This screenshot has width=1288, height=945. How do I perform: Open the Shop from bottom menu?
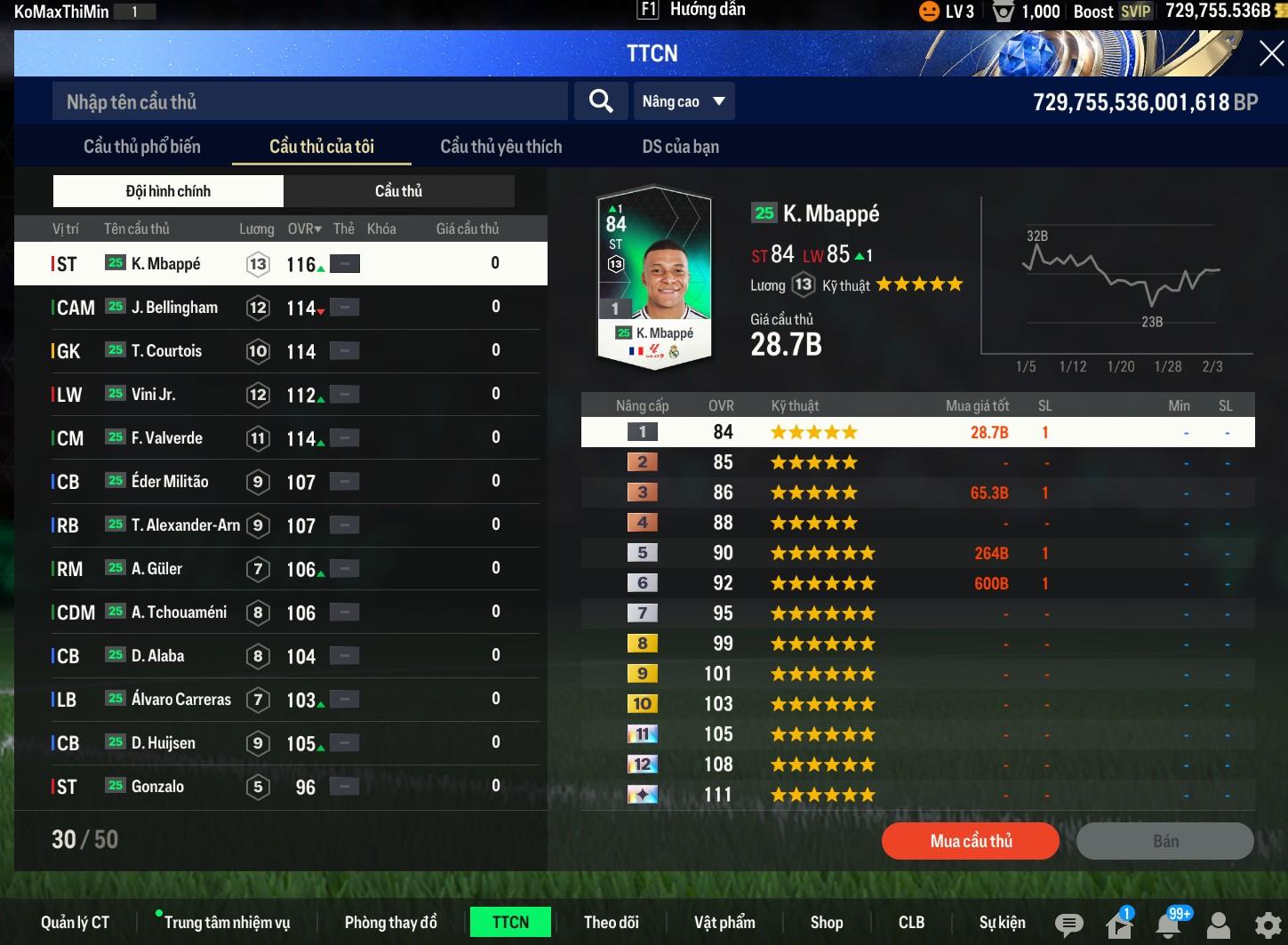click(826, 923)
